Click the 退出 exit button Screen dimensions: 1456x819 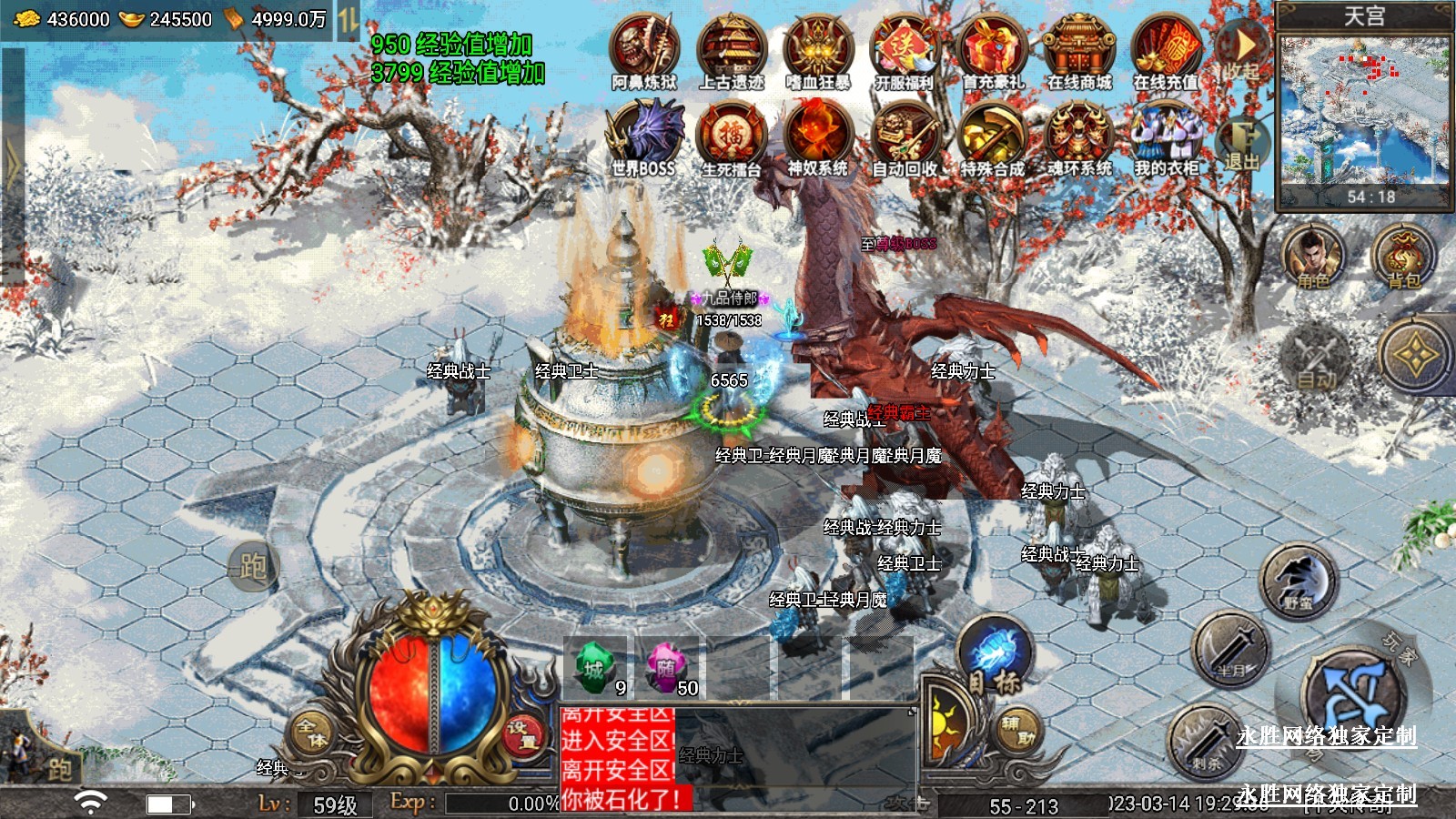(x=1241, y=146)
